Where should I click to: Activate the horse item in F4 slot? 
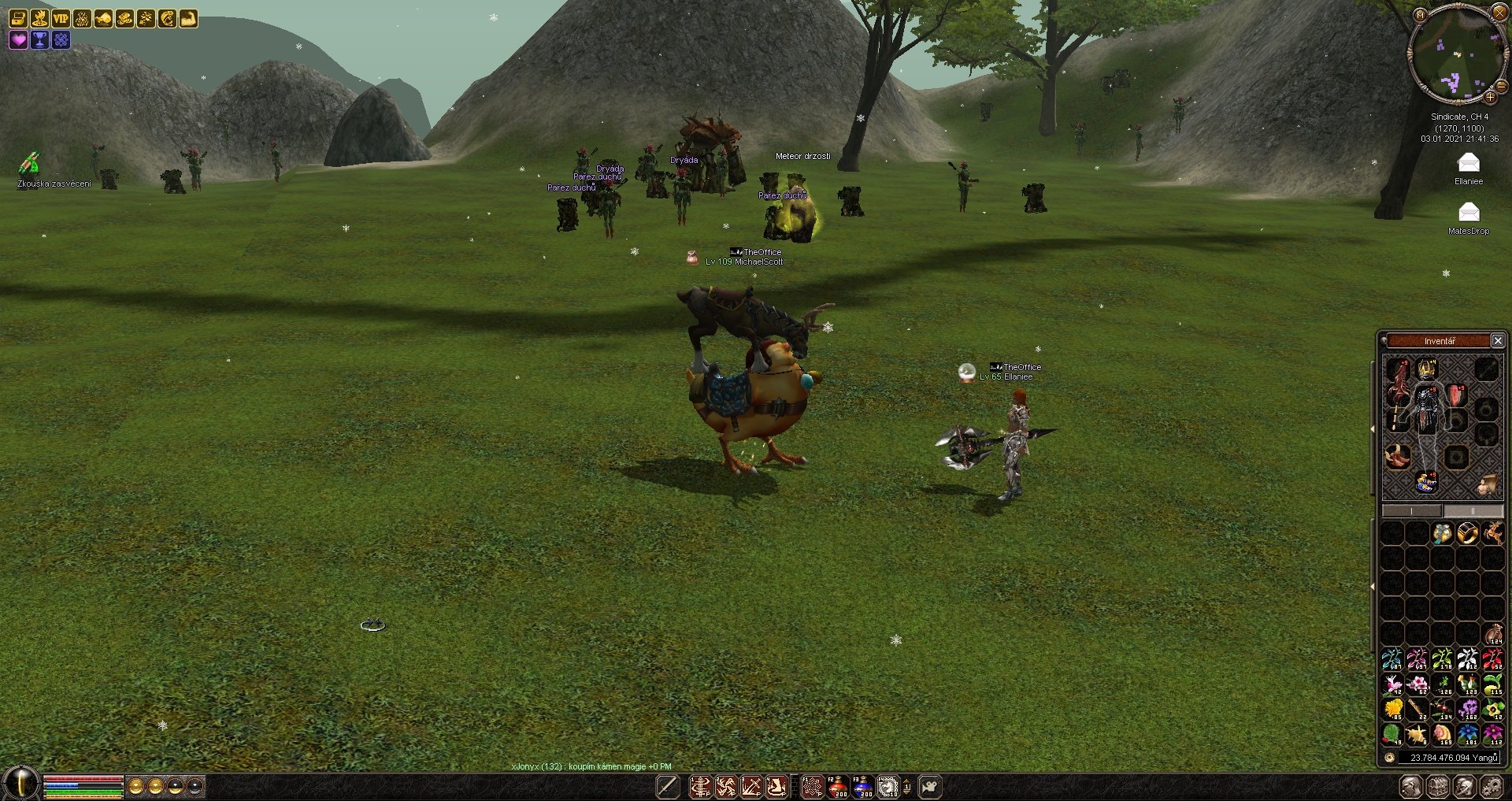click(888, 786)
